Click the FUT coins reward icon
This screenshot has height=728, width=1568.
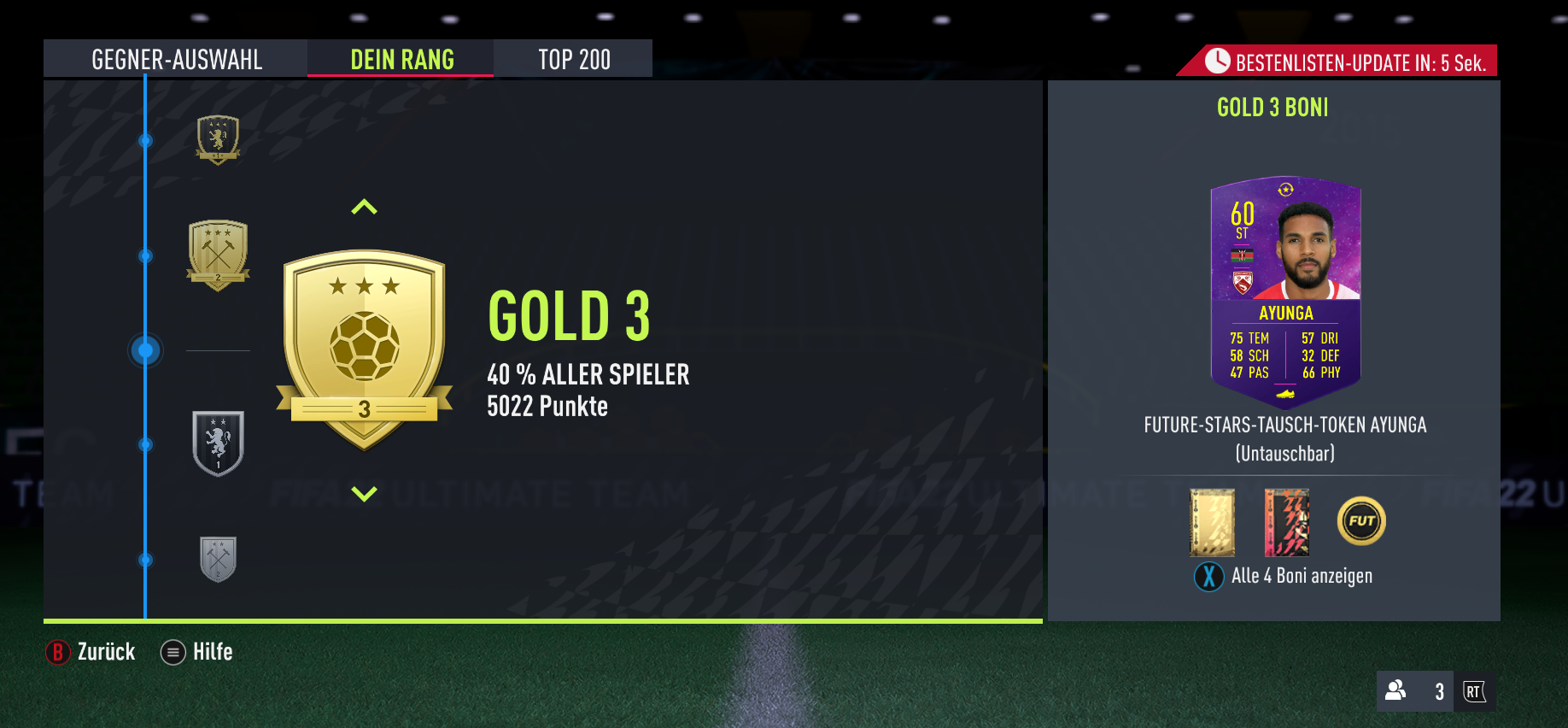(x=1361, y=521)
